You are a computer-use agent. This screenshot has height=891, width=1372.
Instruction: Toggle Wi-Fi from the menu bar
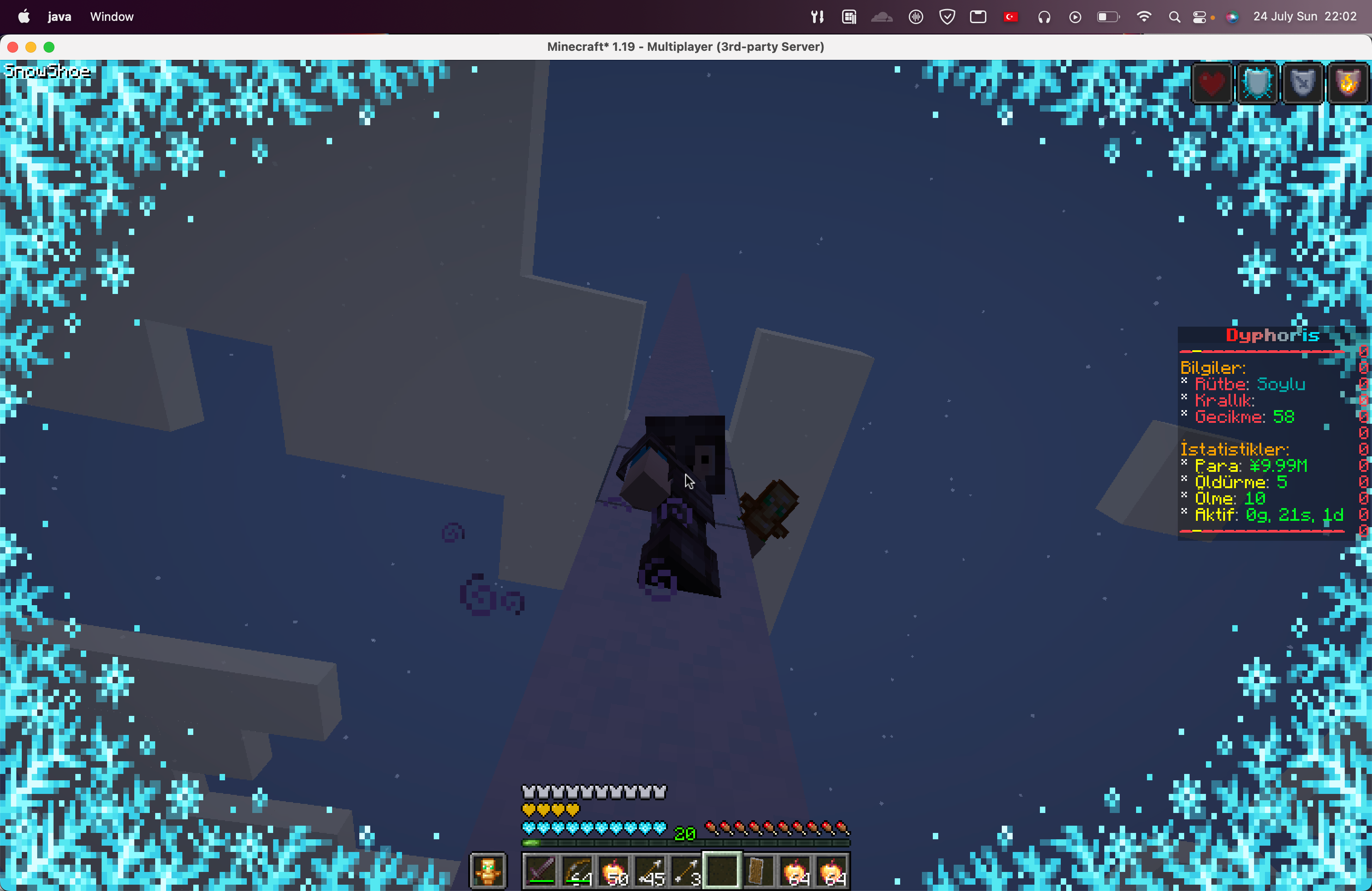pos(1144,16)
